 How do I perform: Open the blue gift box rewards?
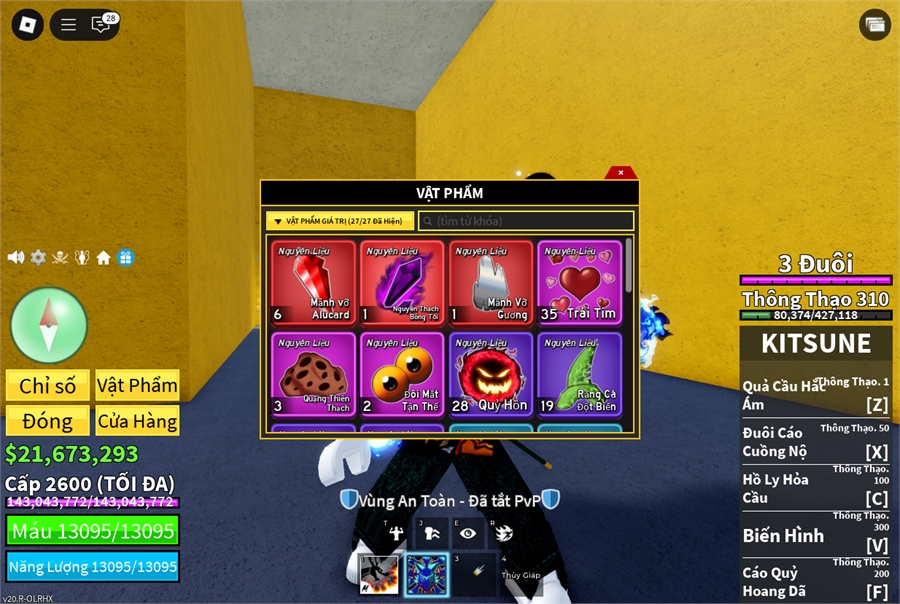tap(126, 258)
